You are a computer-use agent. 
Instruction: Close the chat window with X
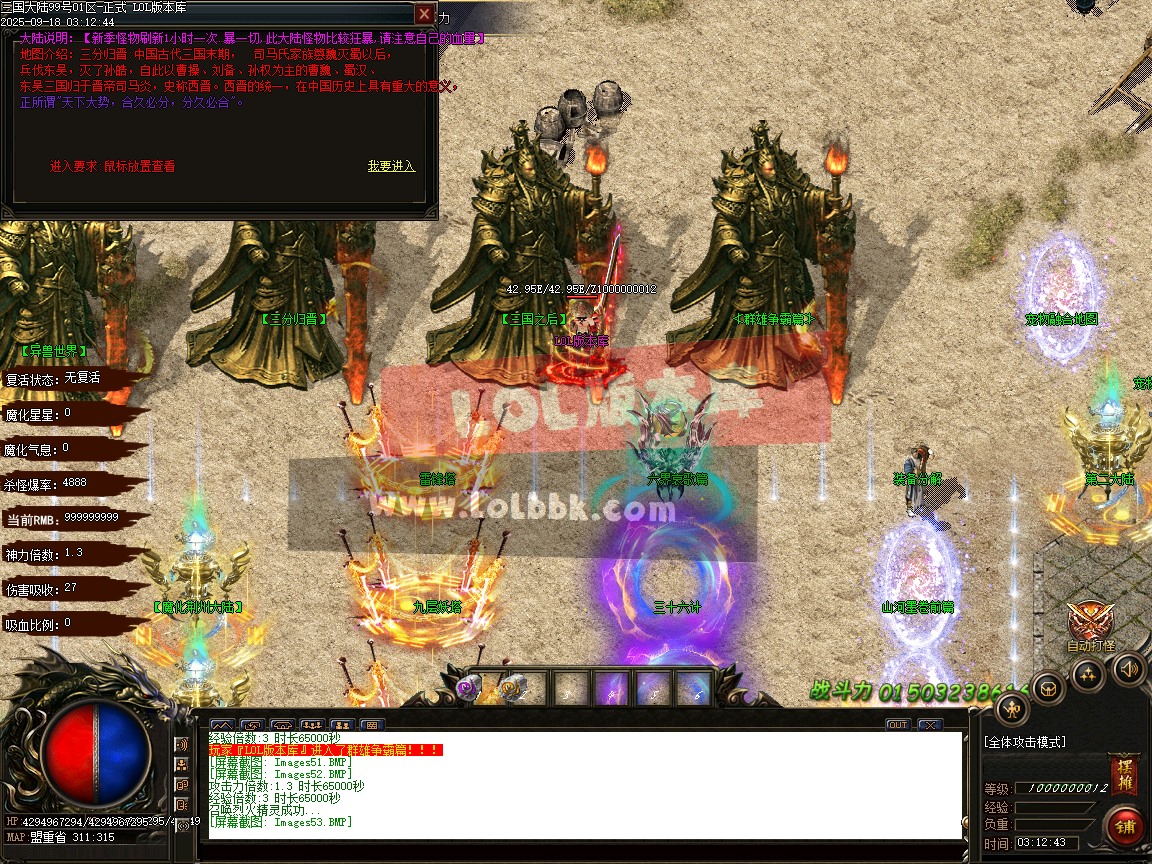929,724
